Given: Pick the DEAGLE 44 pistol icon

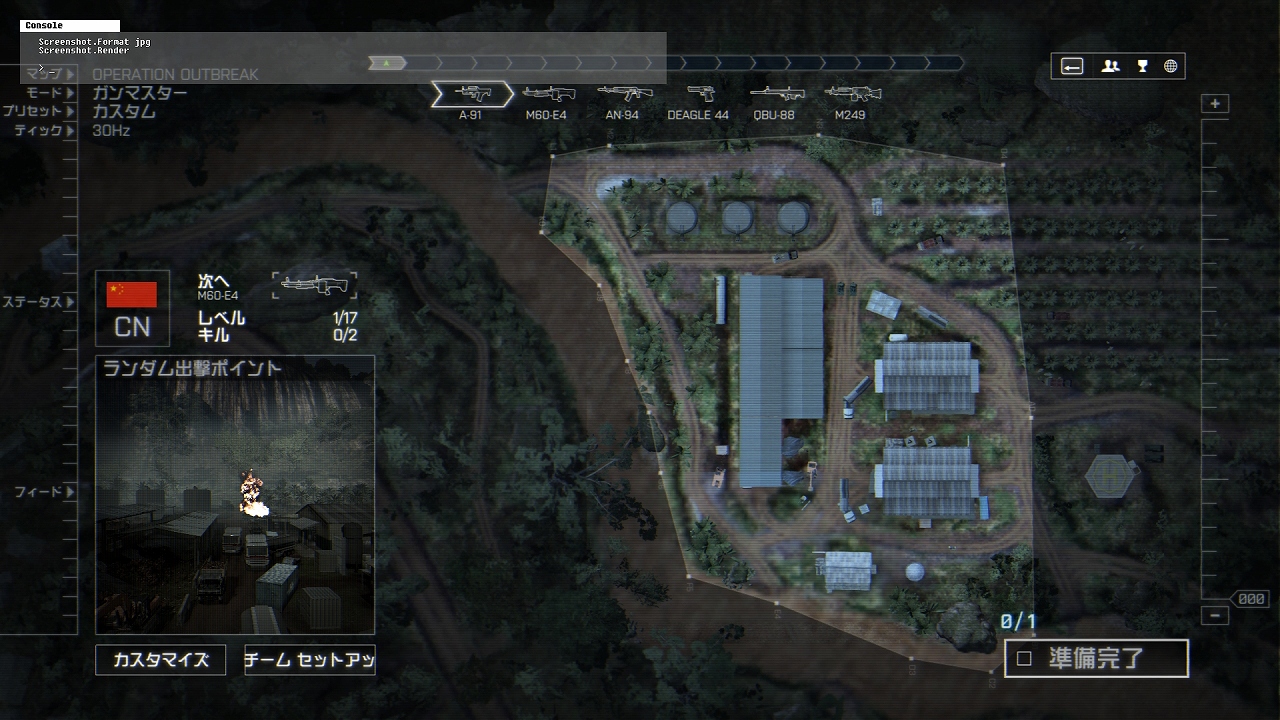Looking at the screenshot, I should pyautogui.click(x=699, y=95).
